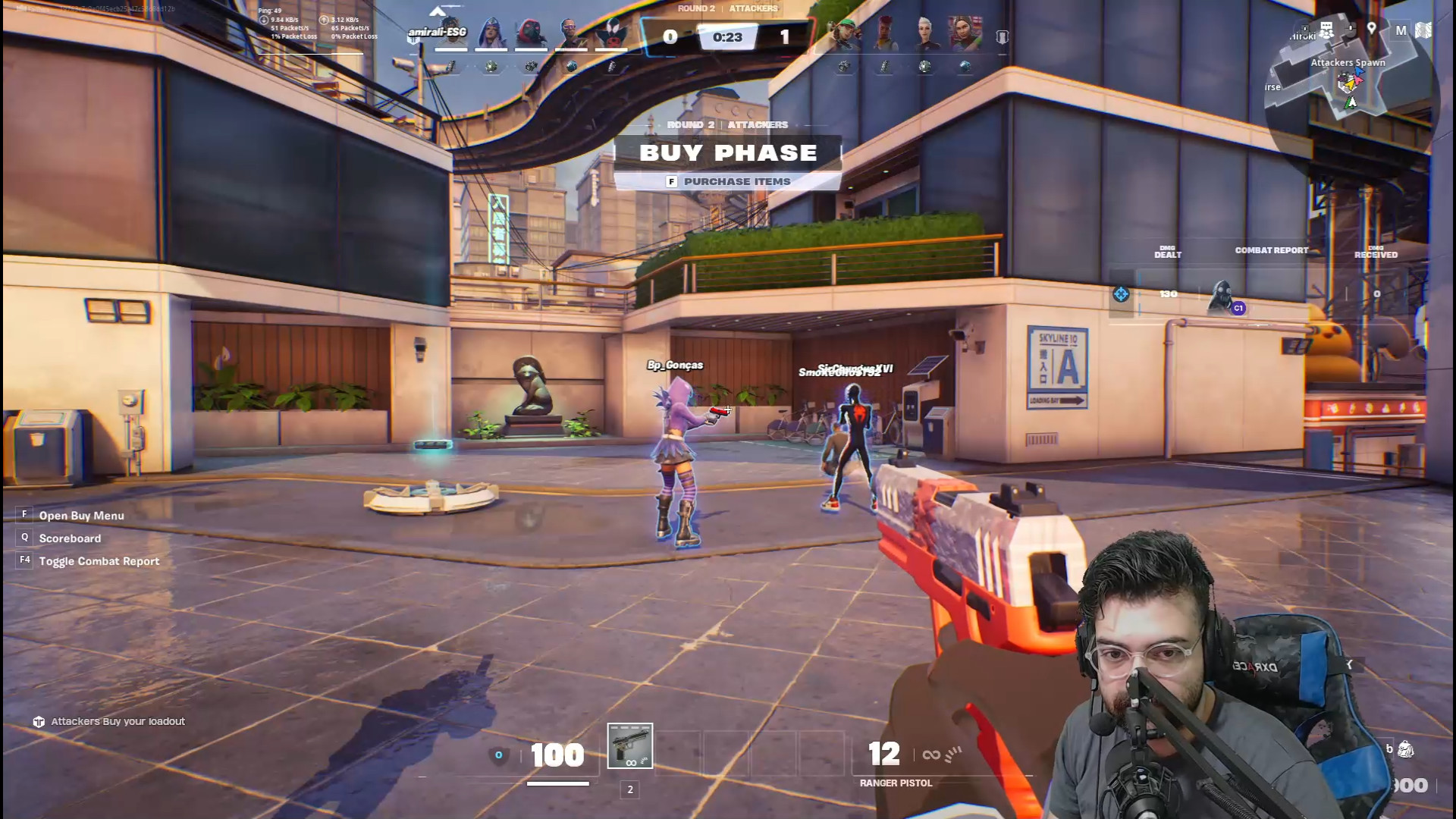
Task: Open the Scoreboard from the hint list
Action: (x=70, y=538)
